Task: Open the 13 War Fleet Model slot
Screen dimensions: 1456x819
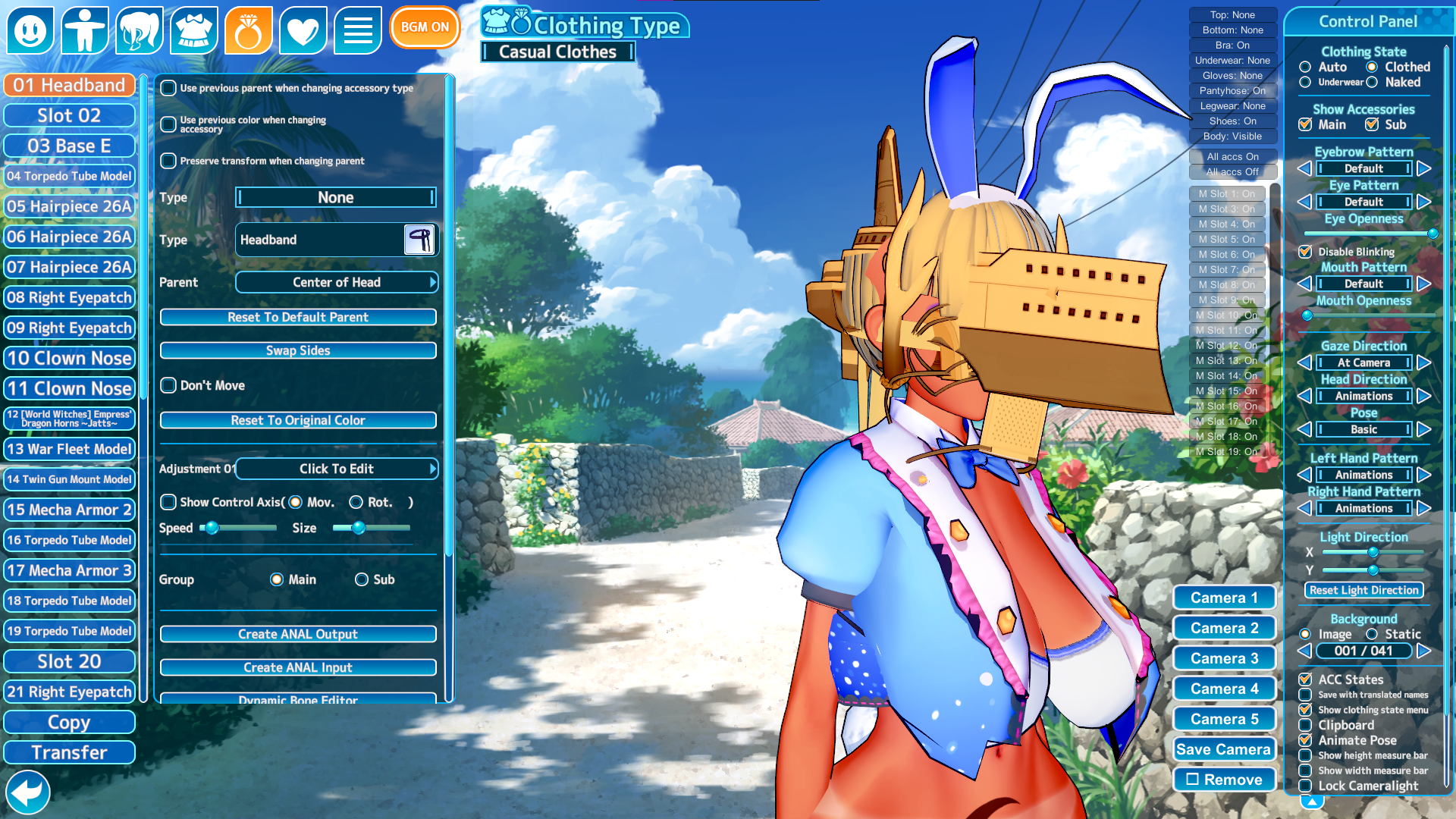Action: pos(69,449)
